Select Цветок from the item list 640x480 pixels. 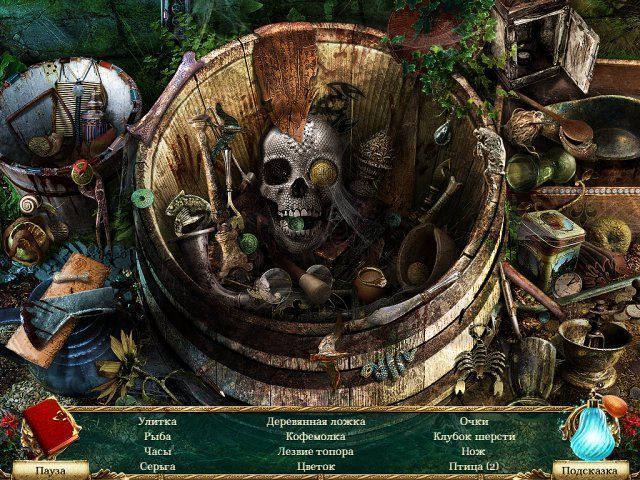pos(315,467)
